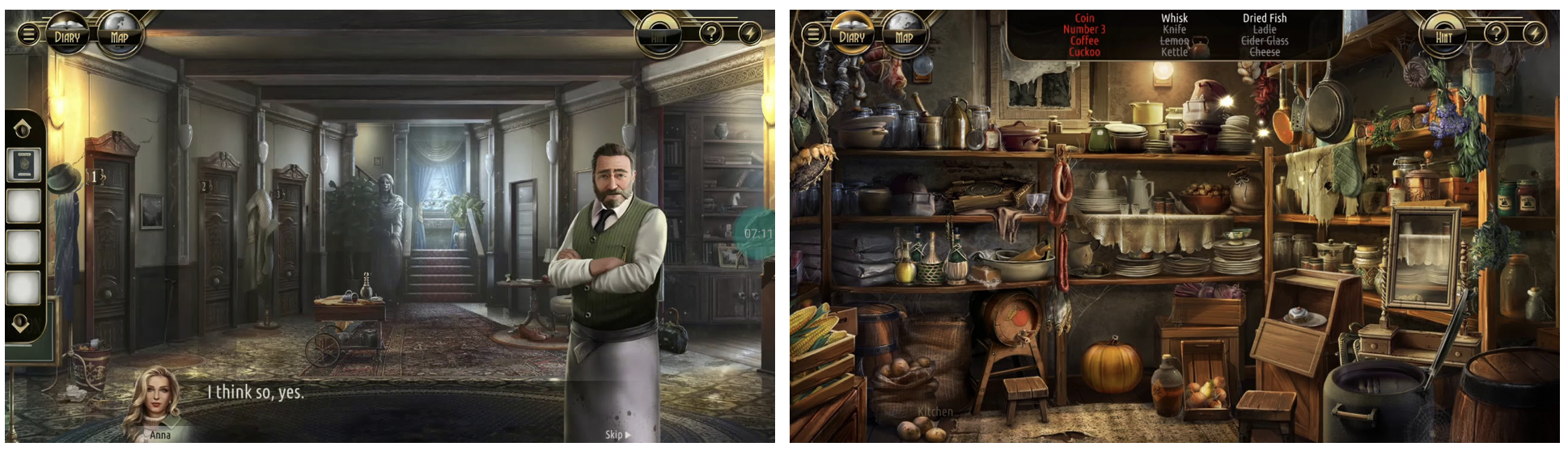
Task: Click the inventory's down arrow
Action: coord(21,323)
